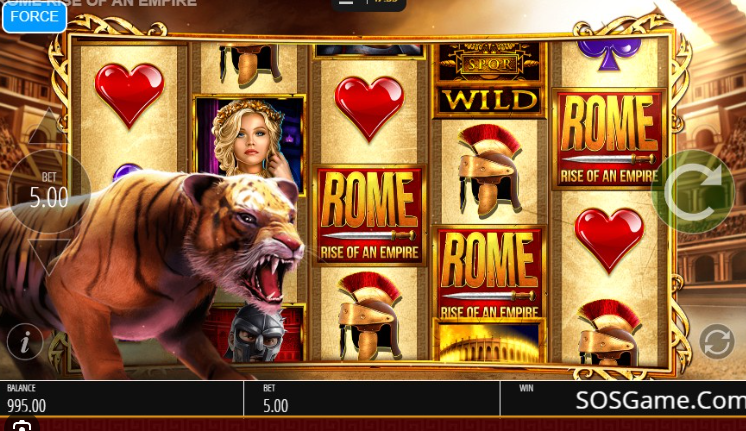Image resolution: width=746 pixels, height=431 pixels.
Task: Click the blue FORCE button
Action: [33, 16]
